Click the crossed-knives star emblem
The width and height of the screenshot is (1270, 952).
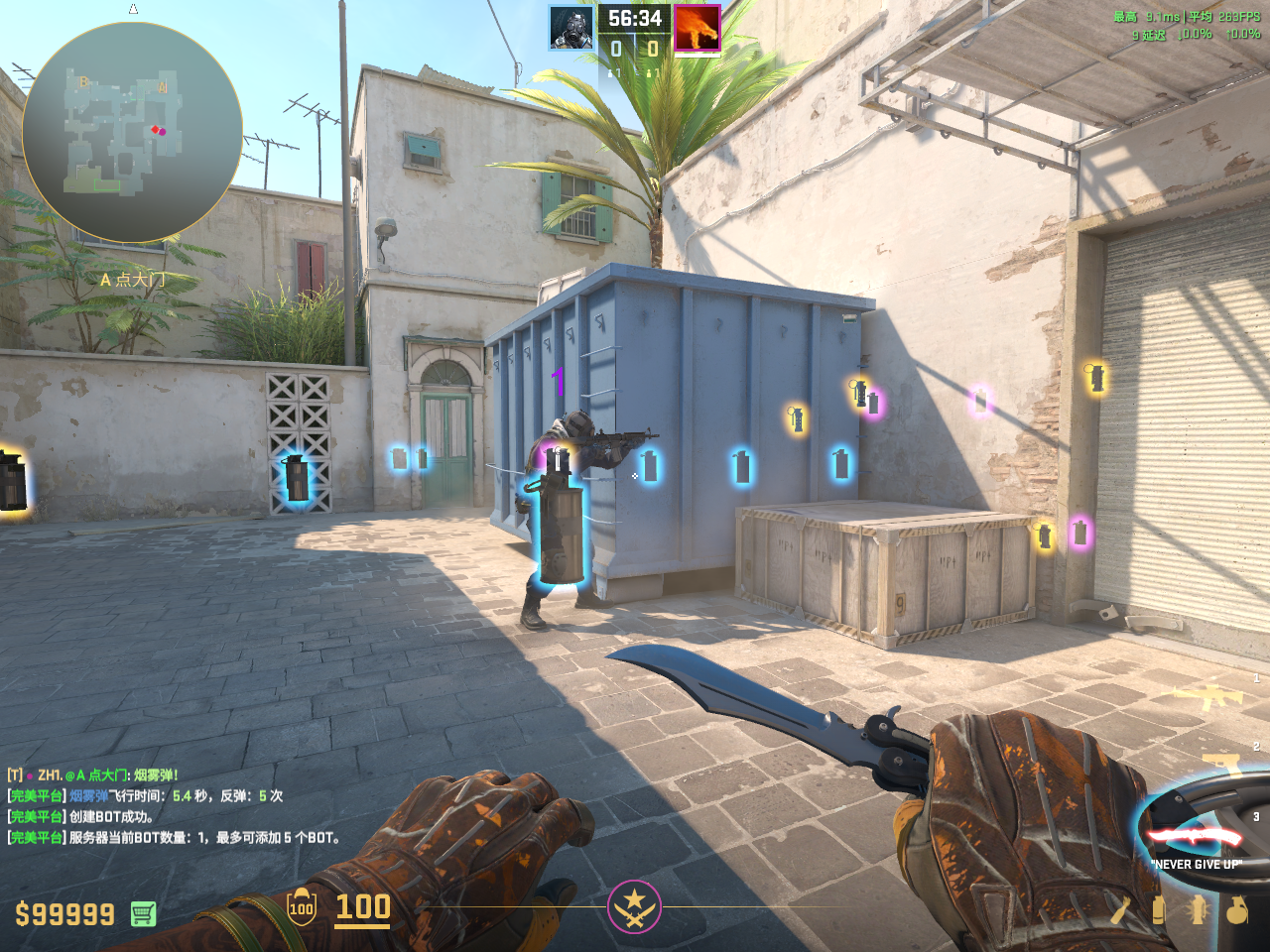634,906
